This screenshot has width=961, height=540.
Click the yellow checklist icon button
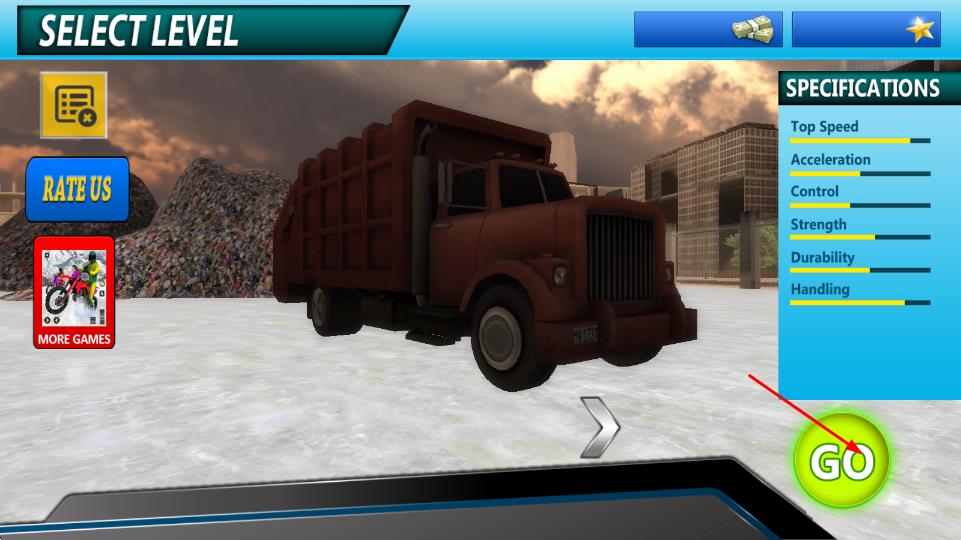[x=74, y=104]
